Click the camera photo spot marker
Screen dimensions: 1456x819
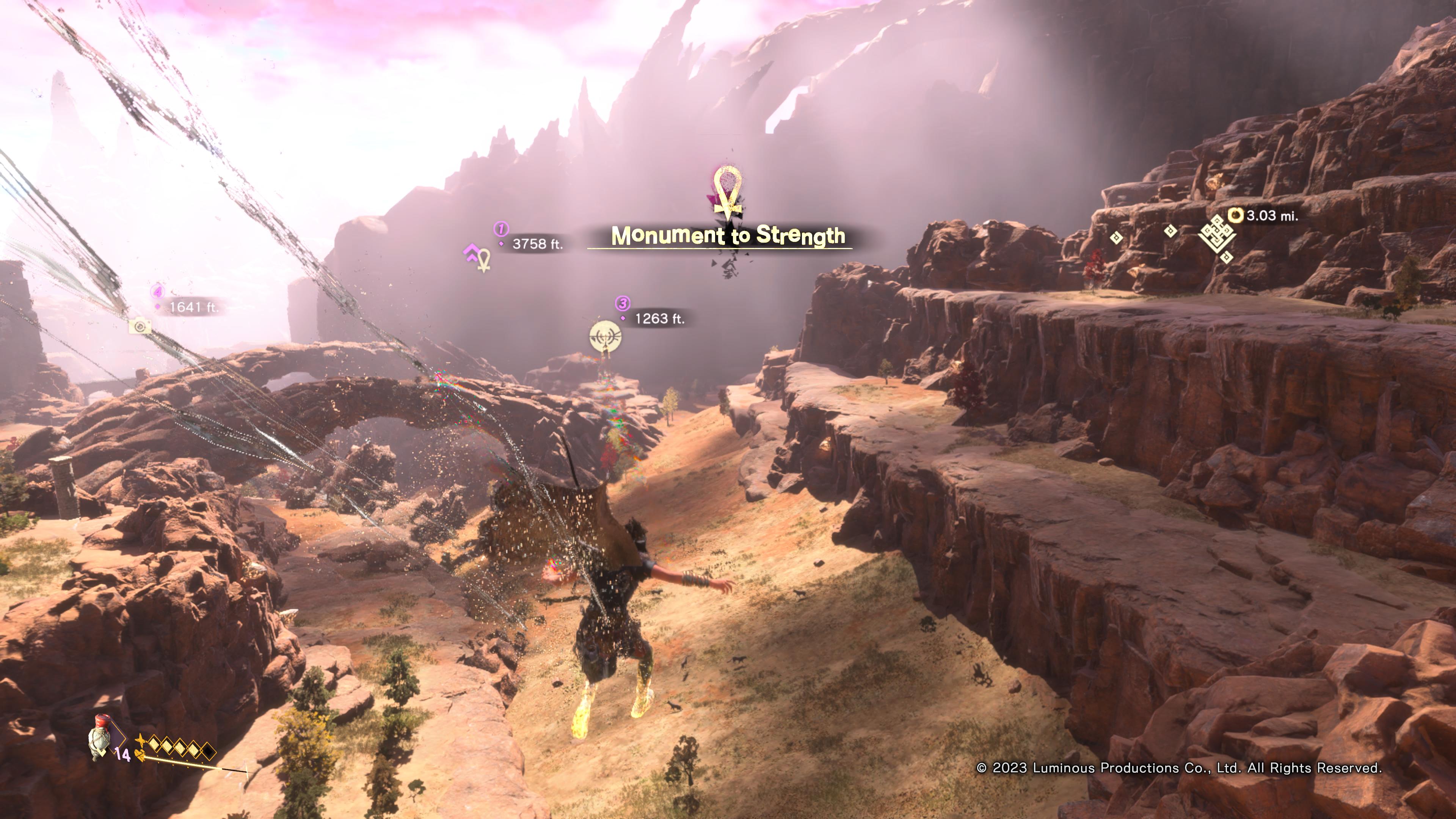pos(140,326)
